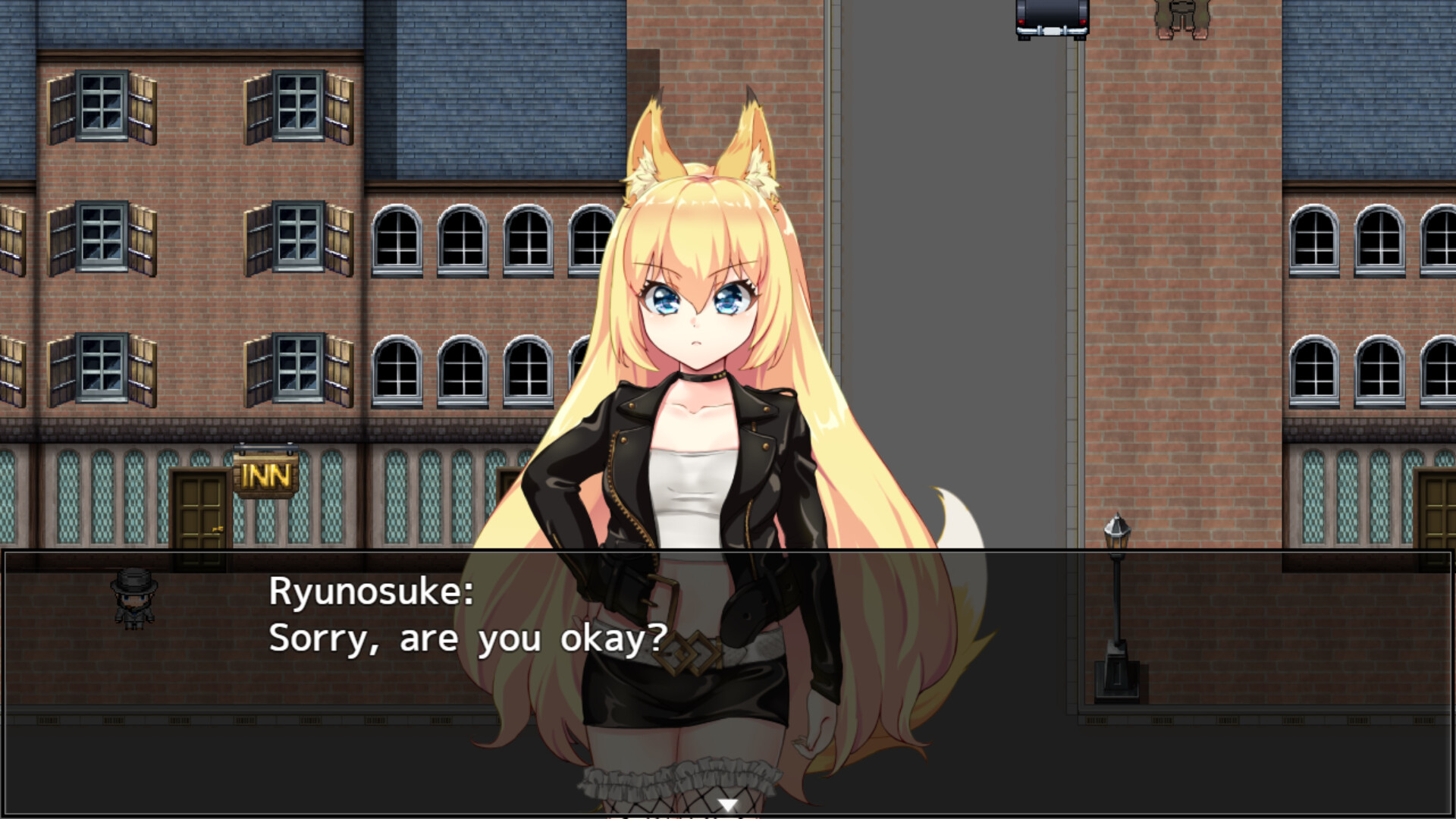The width and height of the screenshot is (1456, 819).
Task: Click the INN sign on the building
Action: pyautogui.click(x=267, y=475)
